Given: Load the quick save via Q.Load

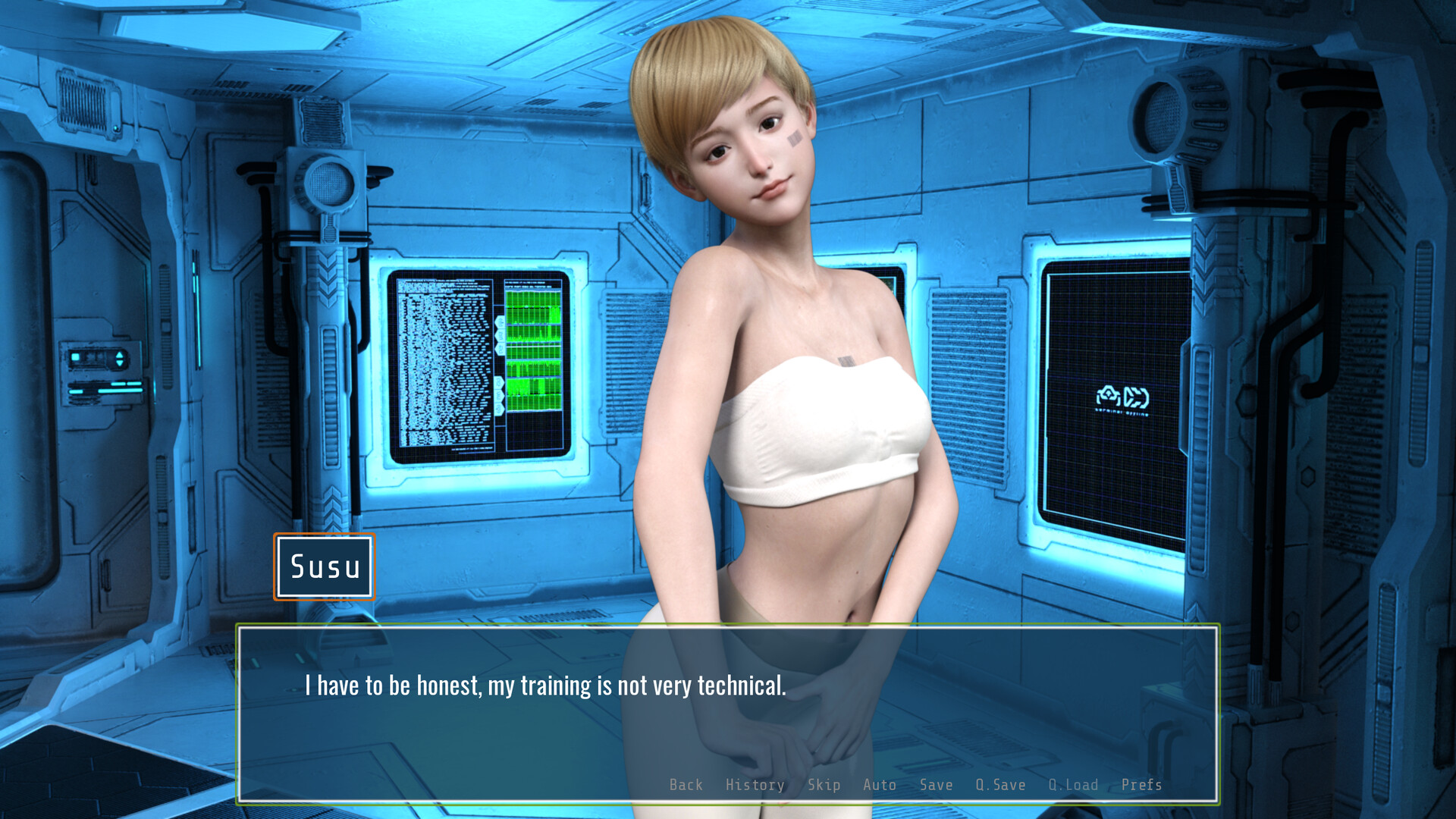Looking at the screenshot, I should (1074, 785).
